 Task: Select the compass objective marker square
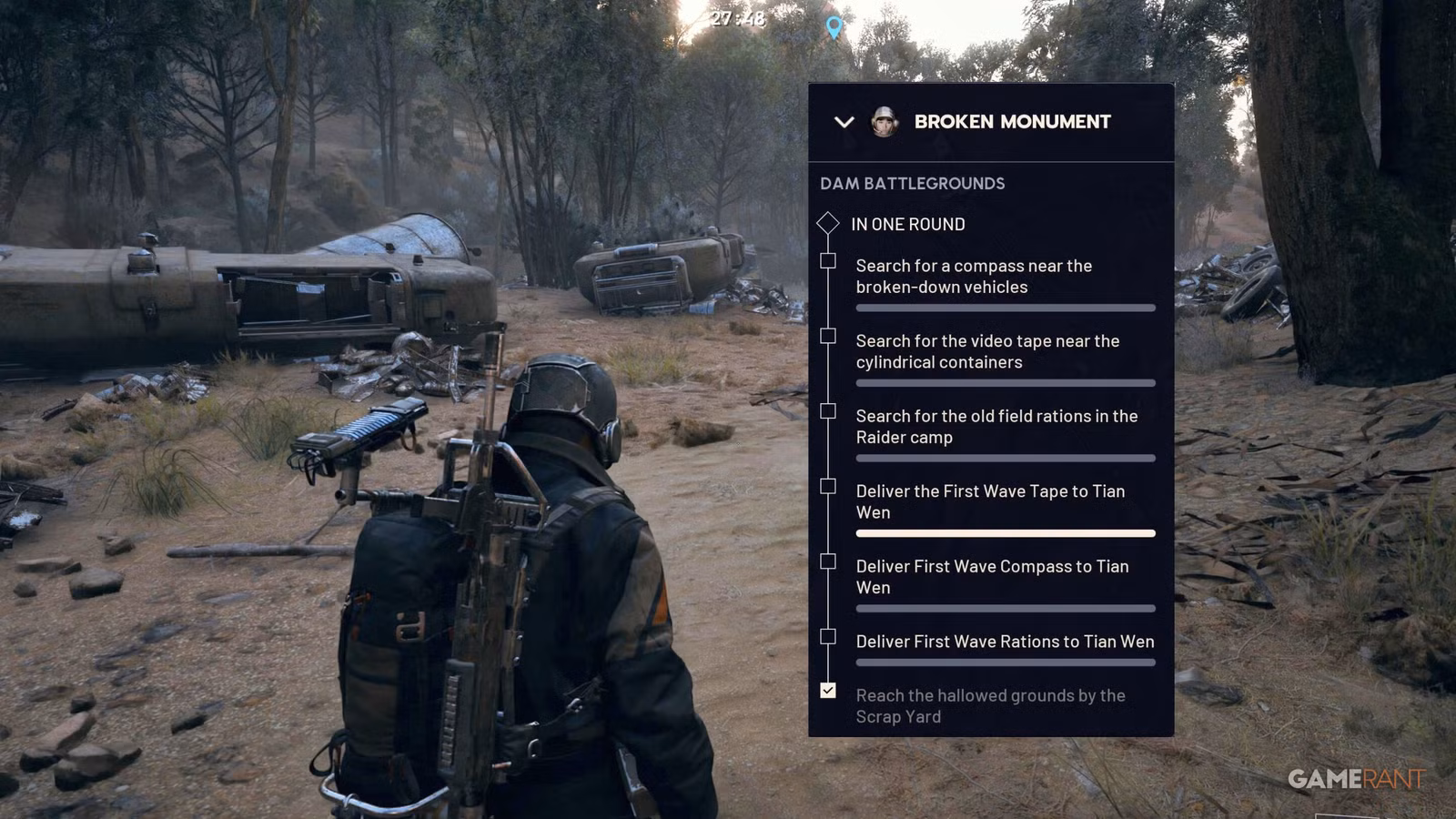[828, 260]
